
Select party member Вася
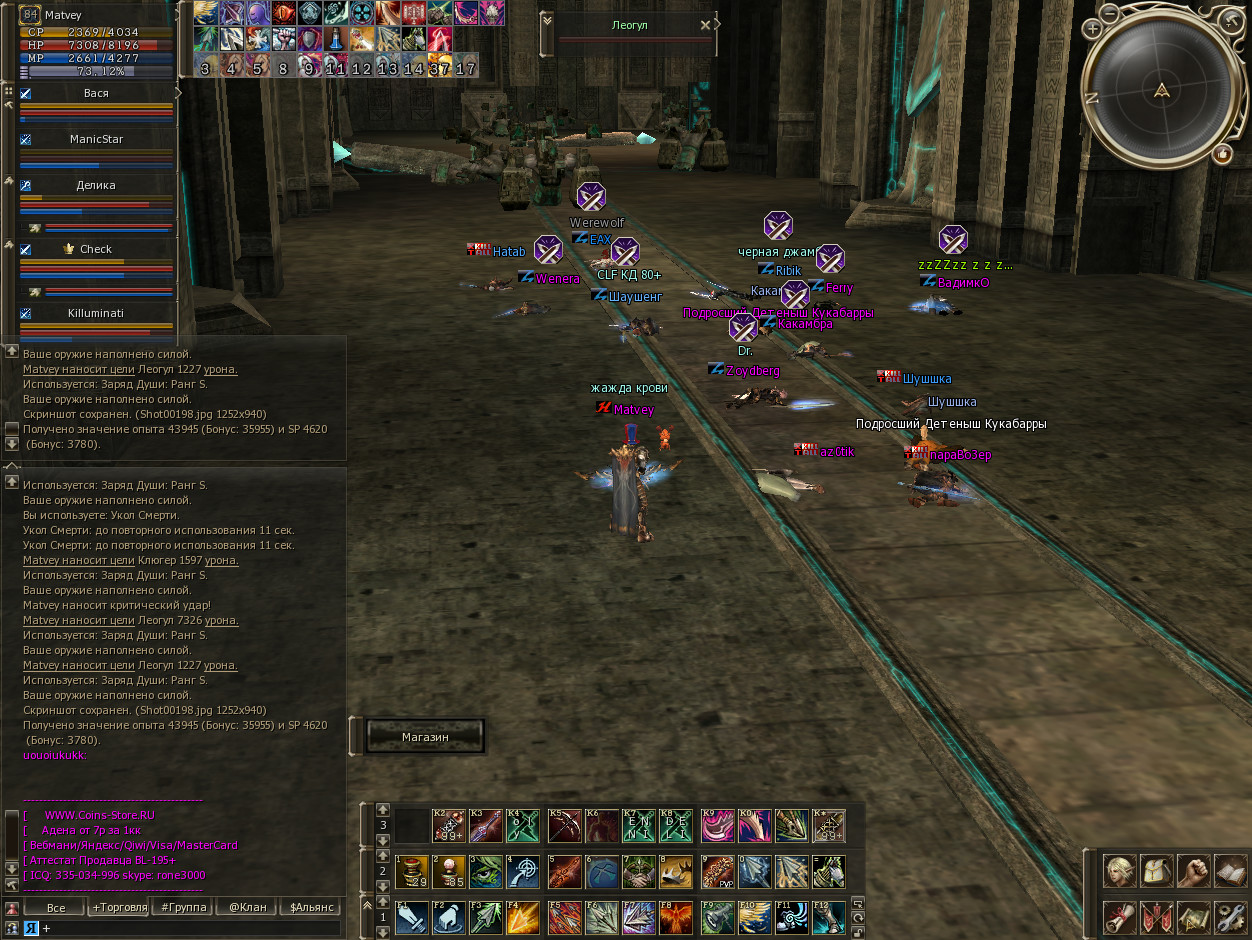97,93
